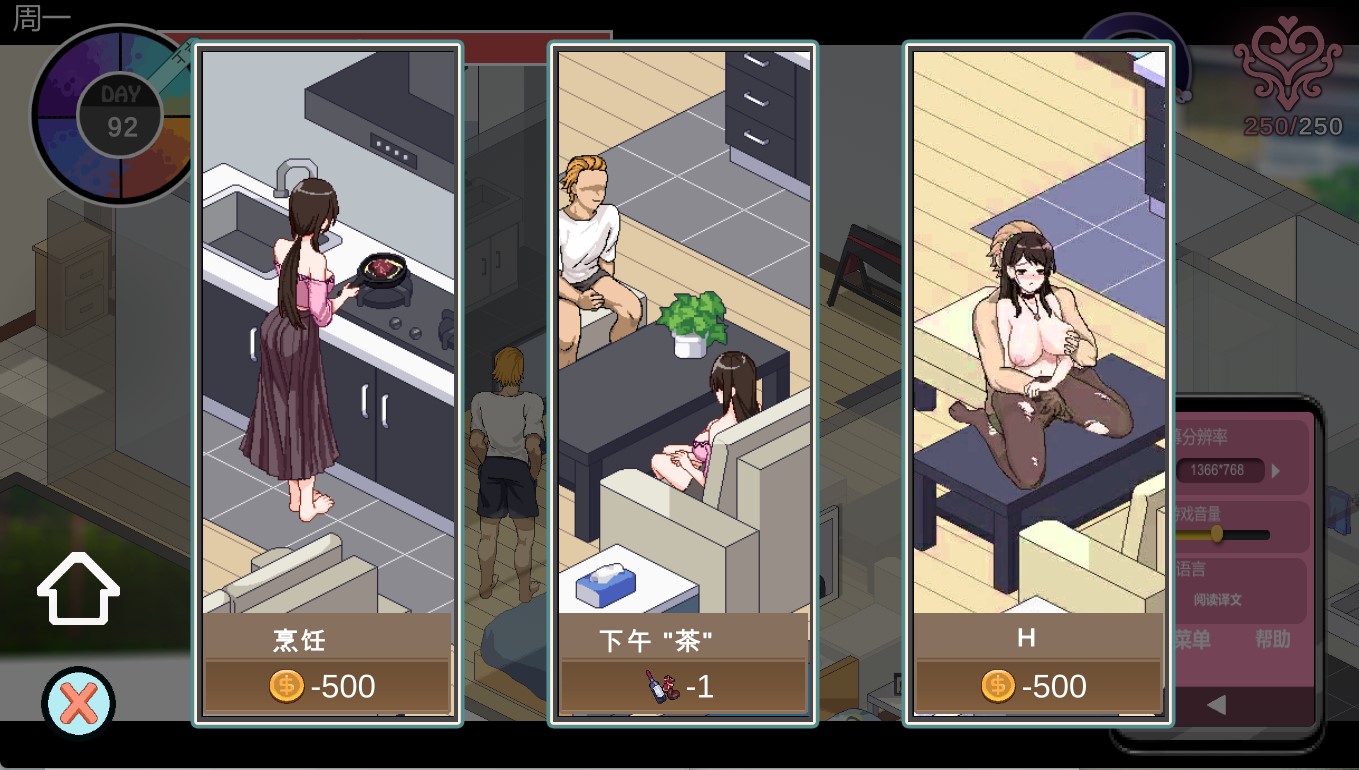Viewport: 1359px width, 770px height.
Task: Click the game volume slider knob
Action: 1217,534
